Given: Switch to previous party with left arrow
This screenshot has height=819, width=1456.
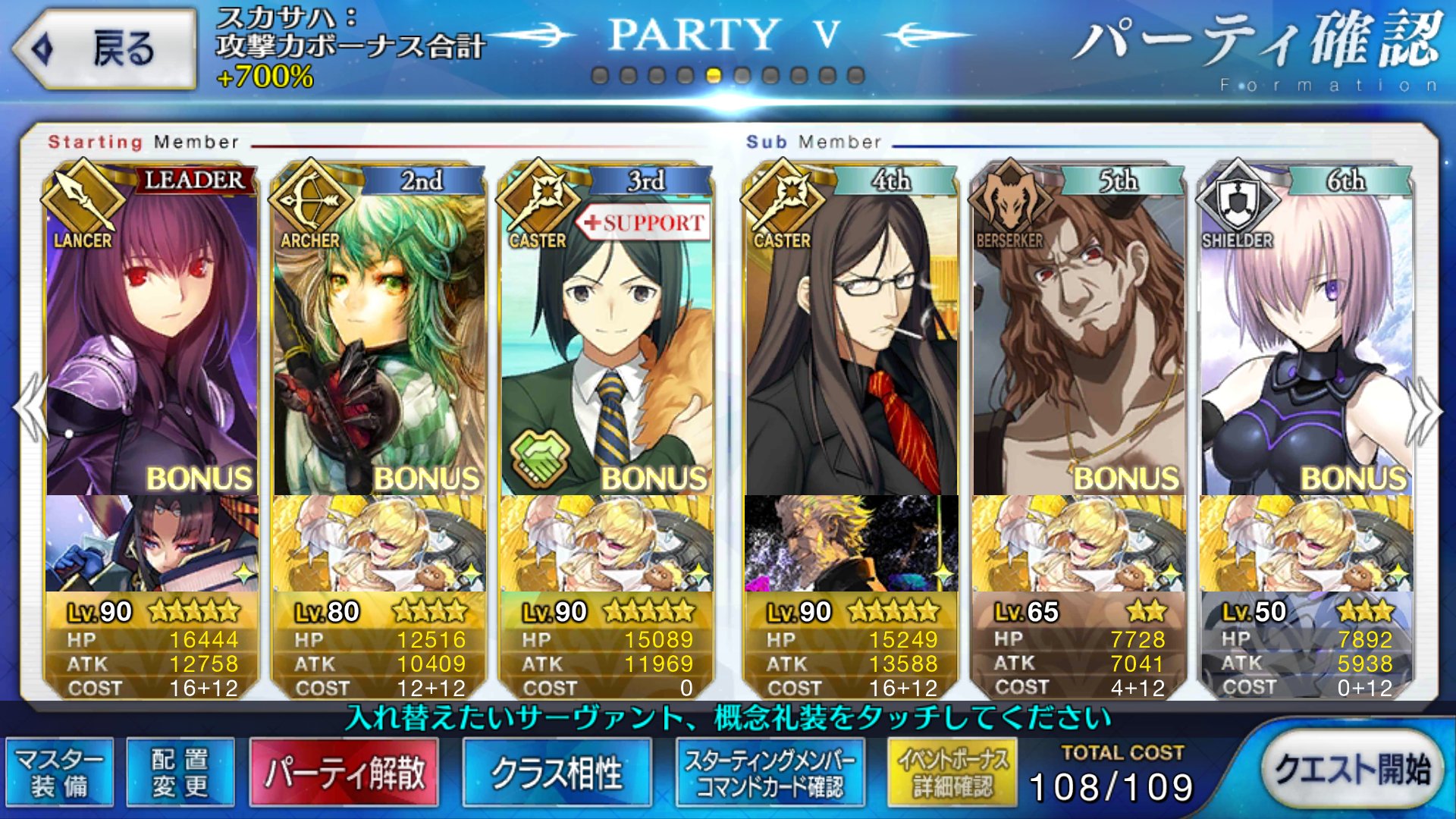Looking at the screenshot, I should [30, 409].
